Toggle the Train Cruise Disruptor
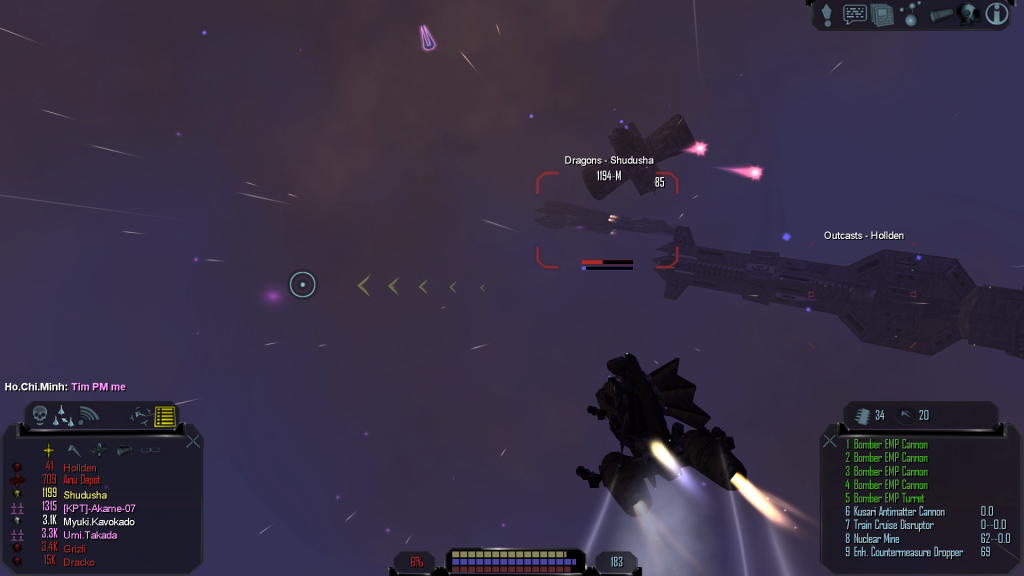The width and height of the screenshot is (1024, 576). tap(892, 524)
